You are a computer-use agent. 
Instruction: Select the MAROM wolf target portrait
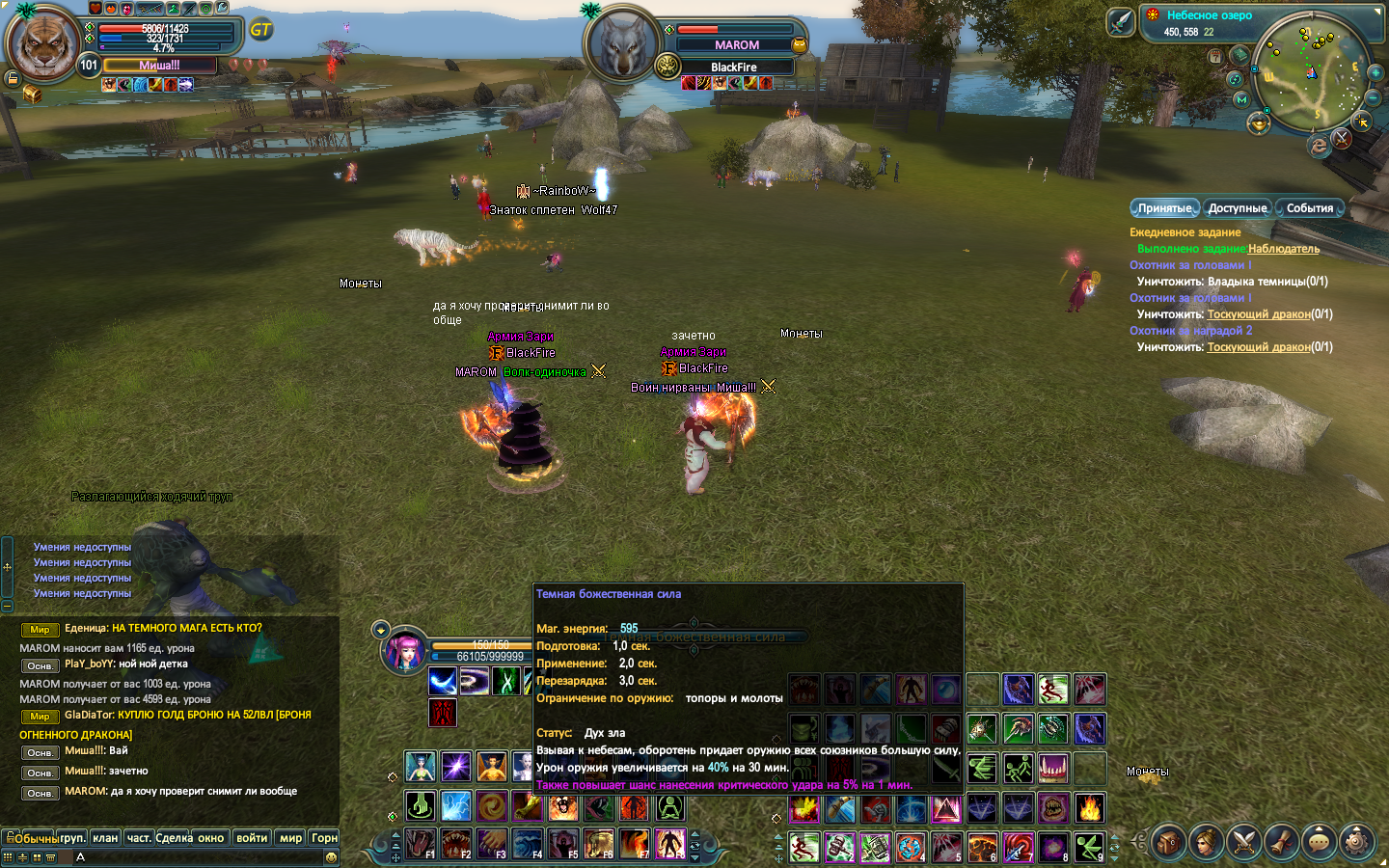(622, 45)
